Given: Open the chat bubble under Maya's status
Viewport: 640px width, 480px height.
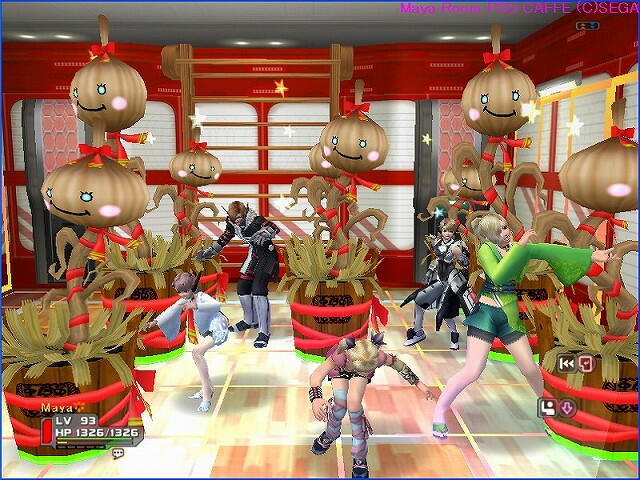Looking at the screenshot, I should [x=118, y=453].
